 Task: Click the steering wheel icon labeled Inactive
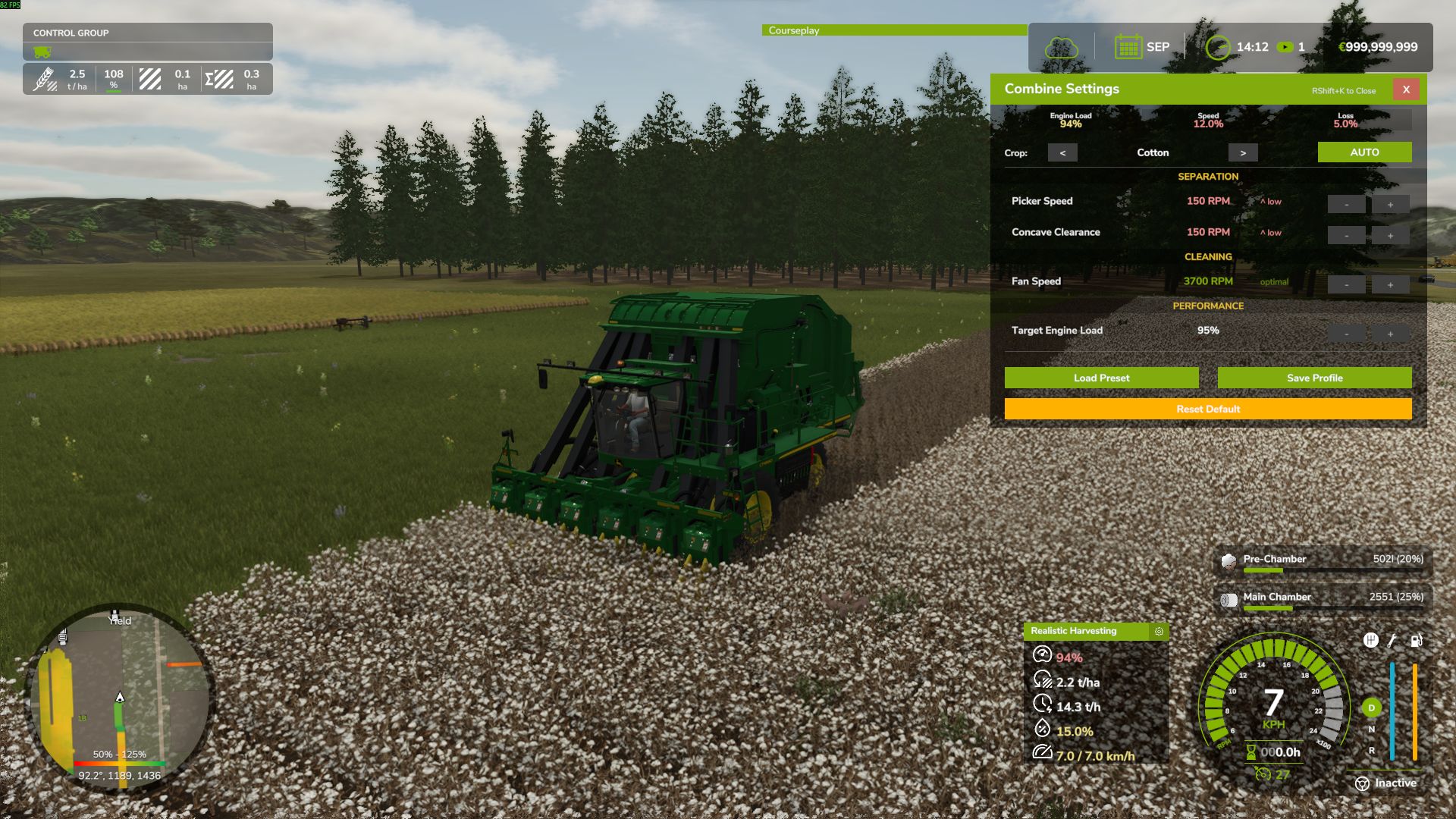click(1362, 782)
